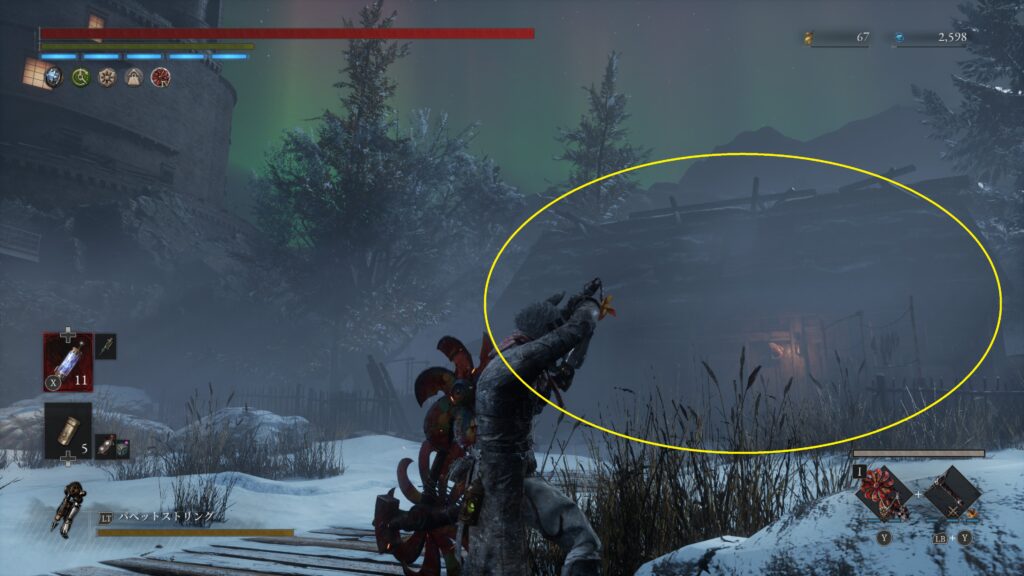Click the red segmented wheel status icon
Image resolution: width=1024 pixels, height=576 pixels.
[159, 77]
